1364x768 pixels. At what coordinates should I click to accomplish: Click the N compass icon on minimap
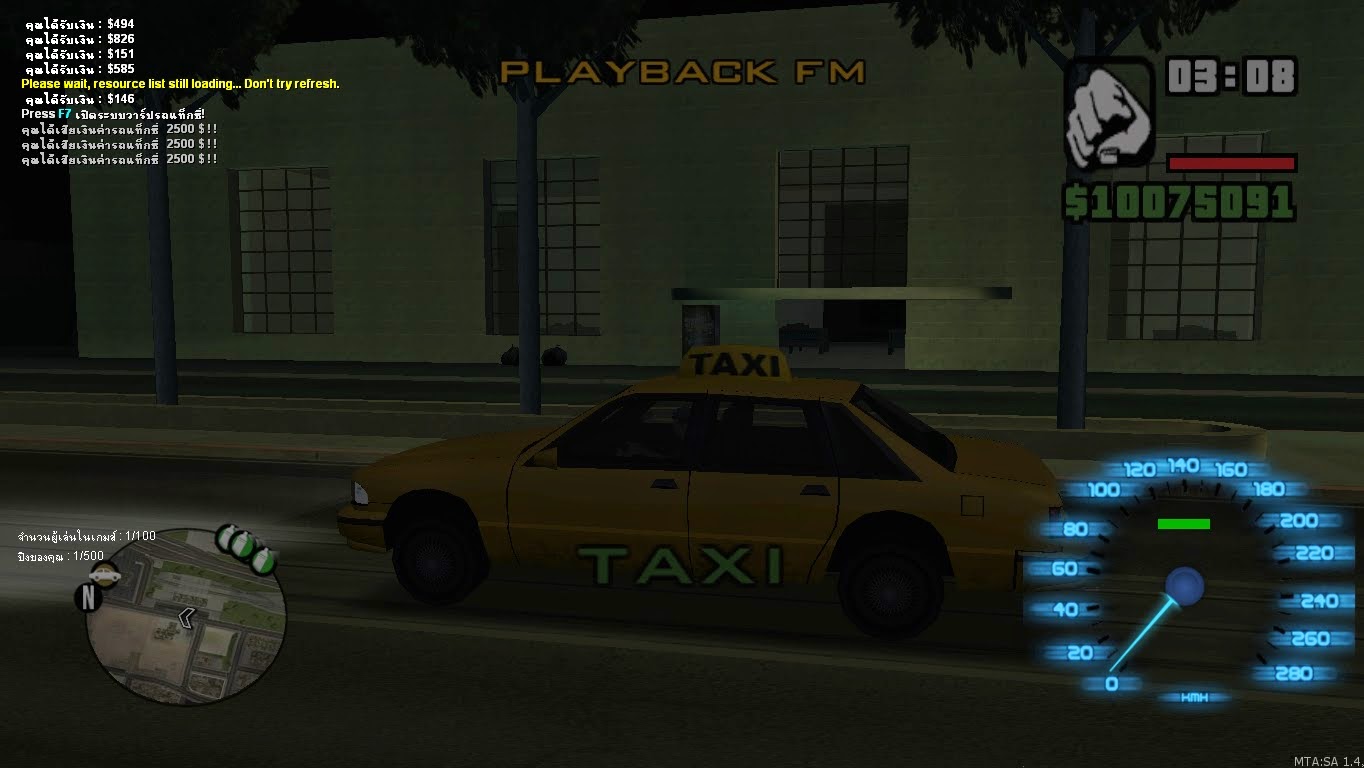coord(89,595)
